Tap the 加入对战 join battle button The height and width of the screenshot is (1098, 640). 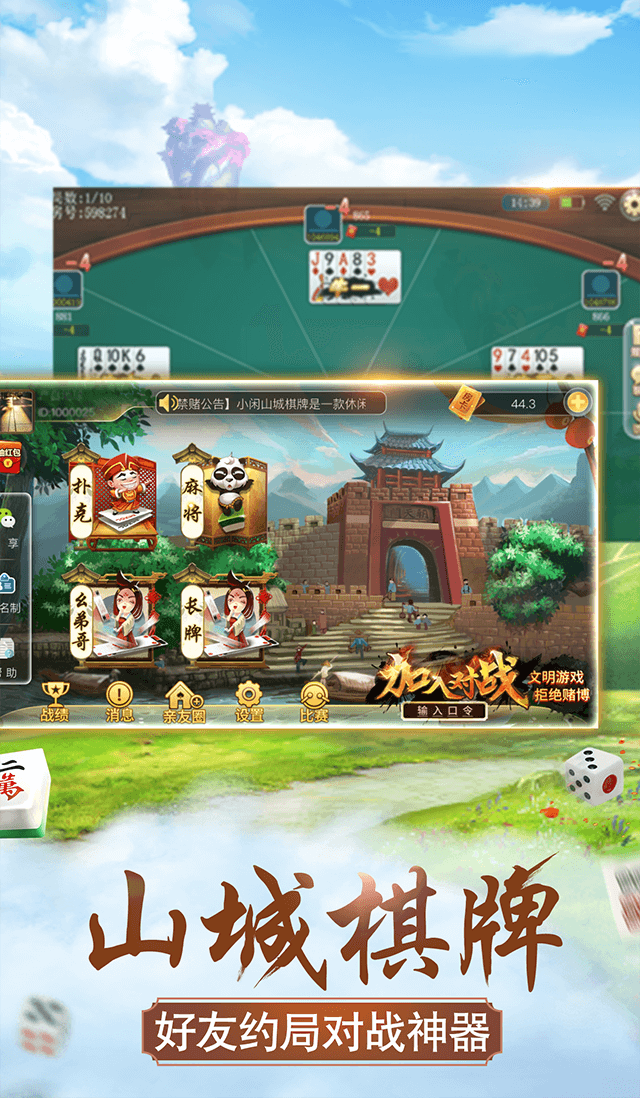[x=447, y=677]
